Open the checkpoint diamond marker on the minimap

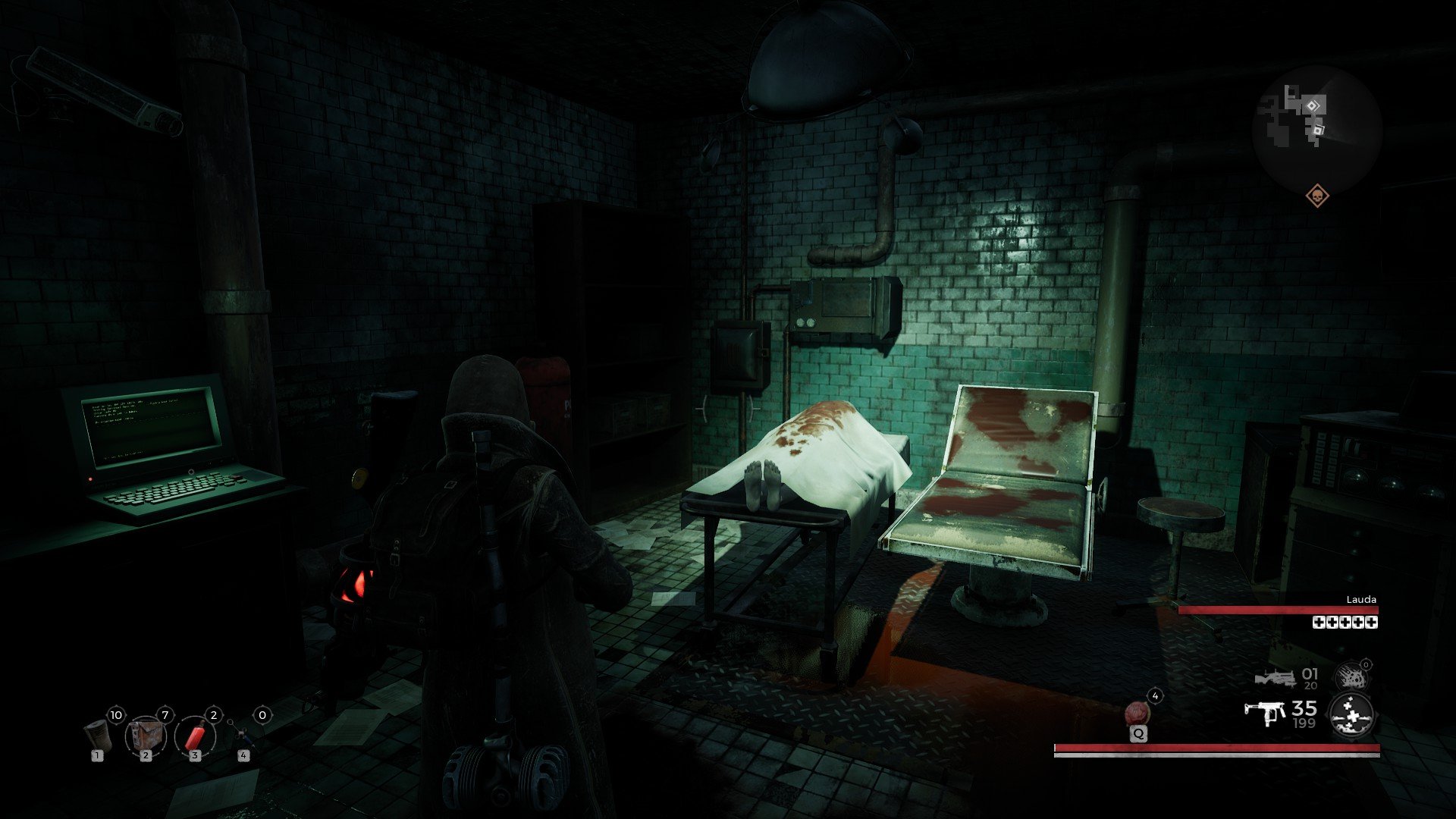click(1313, 105)
